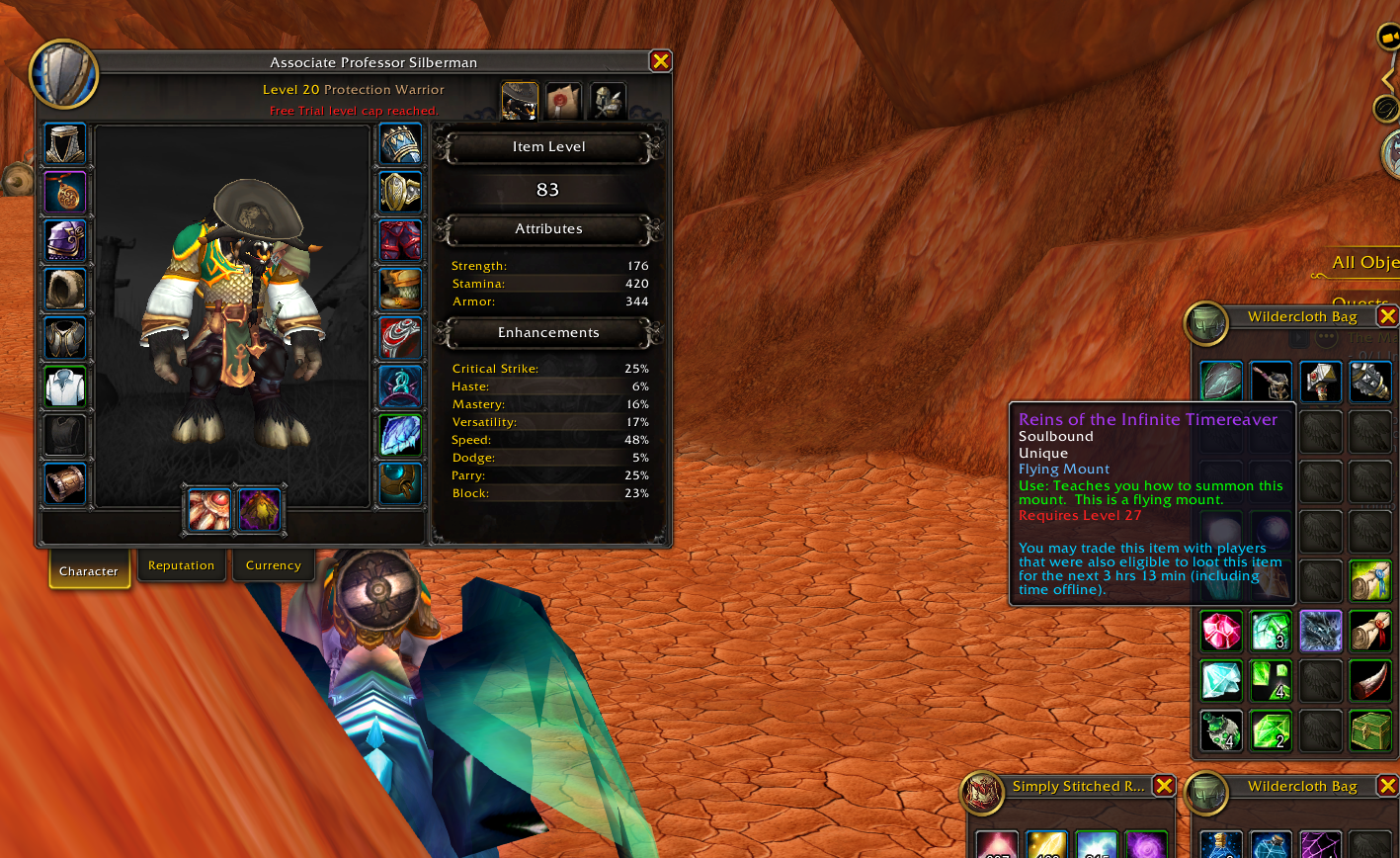Screen dimensions: 1400x858
Task: Pick the stack of four green shards
Action: [1271, 680]
